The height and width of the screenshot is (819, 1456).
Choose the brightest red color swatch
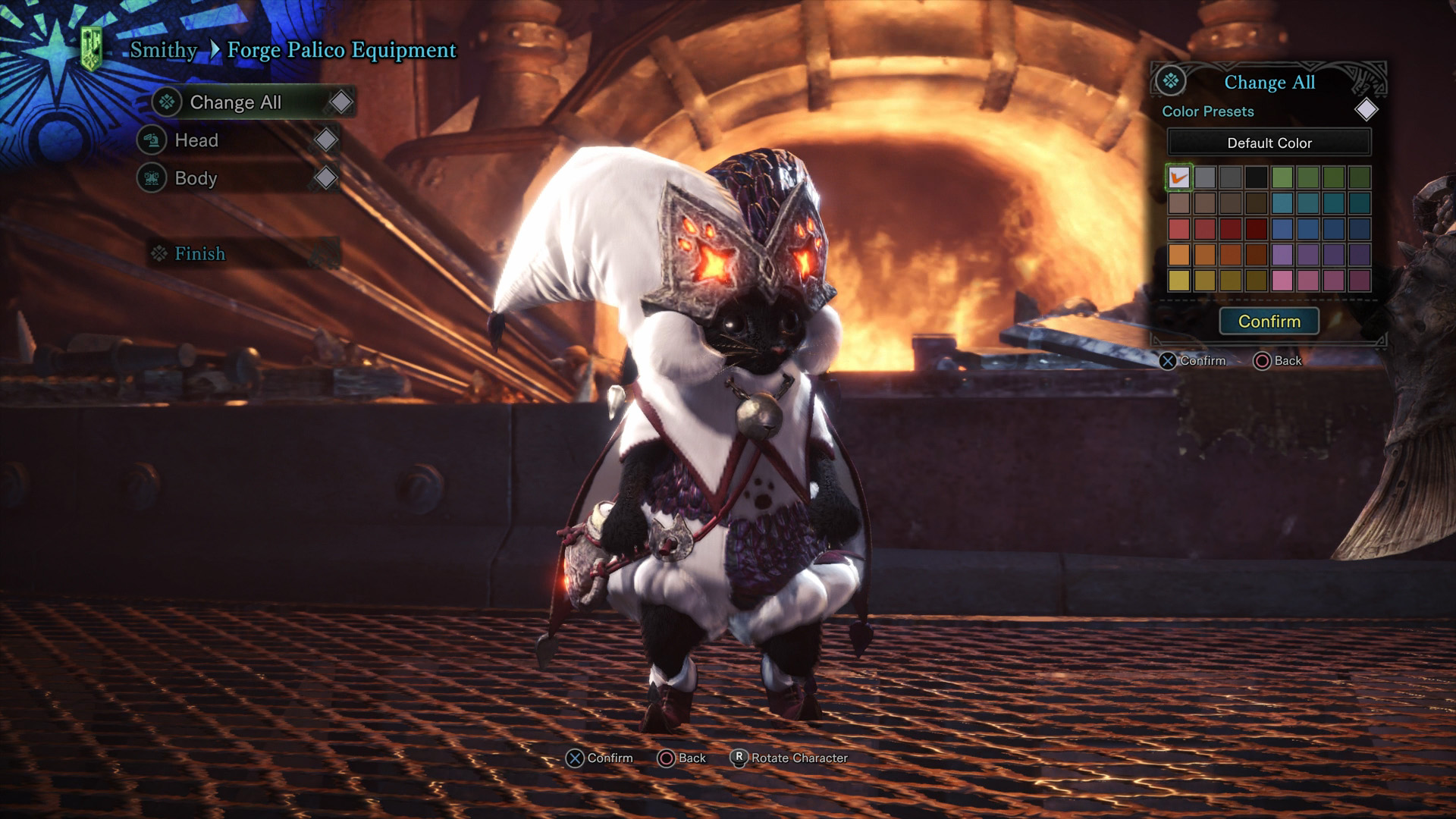coord(1179,229)
